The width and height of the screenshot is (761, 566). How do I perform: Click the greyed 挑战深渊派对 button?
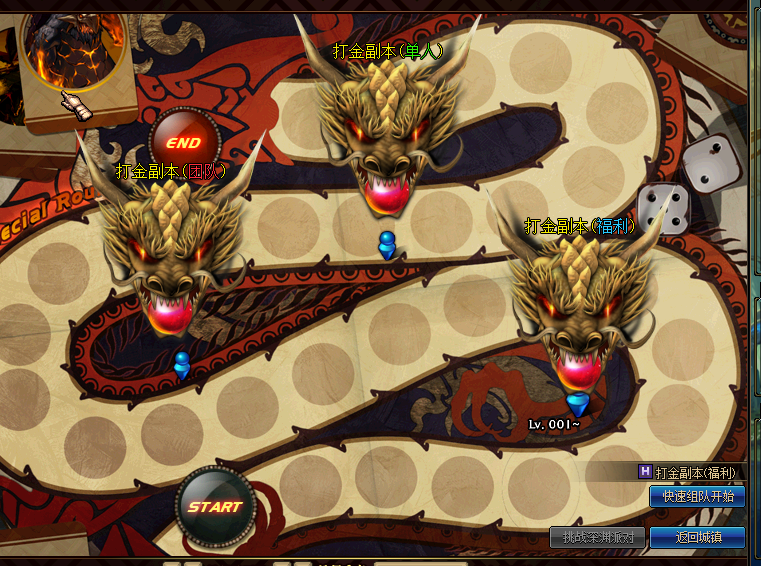click(597, 537)
